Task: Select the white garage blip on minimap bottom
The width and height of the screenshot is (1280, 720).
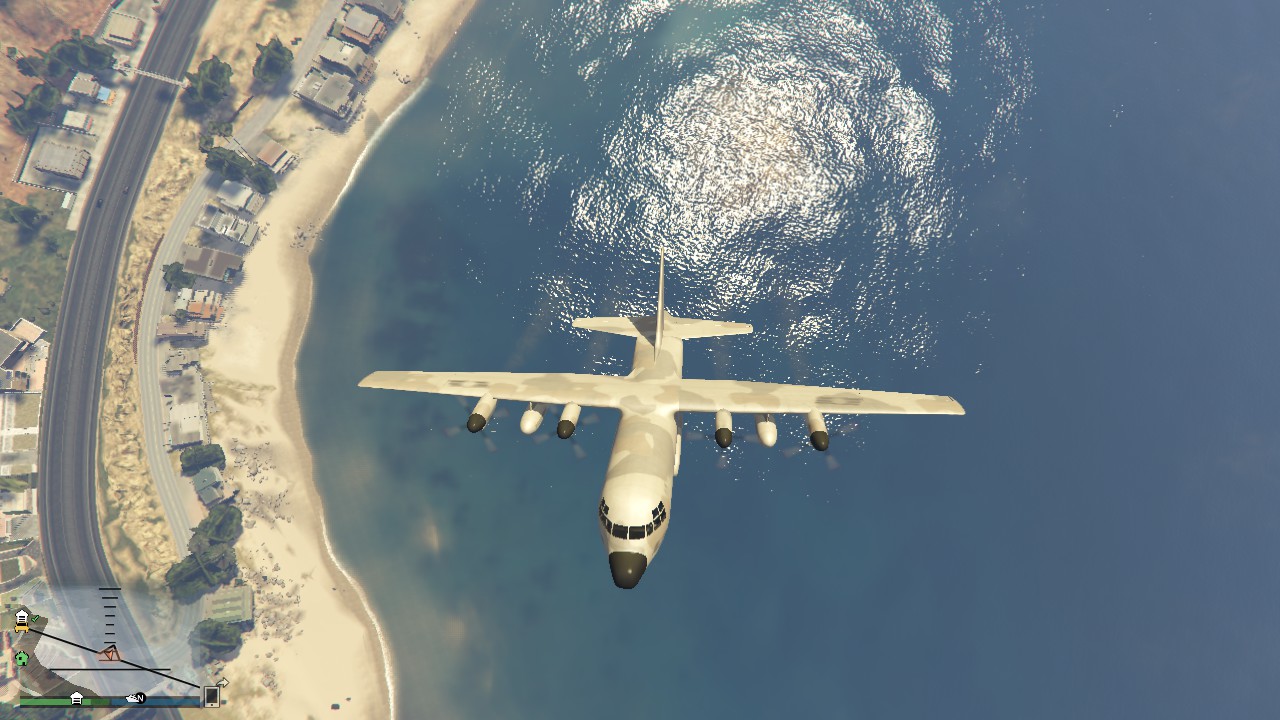Action: (x=76, y=698)
